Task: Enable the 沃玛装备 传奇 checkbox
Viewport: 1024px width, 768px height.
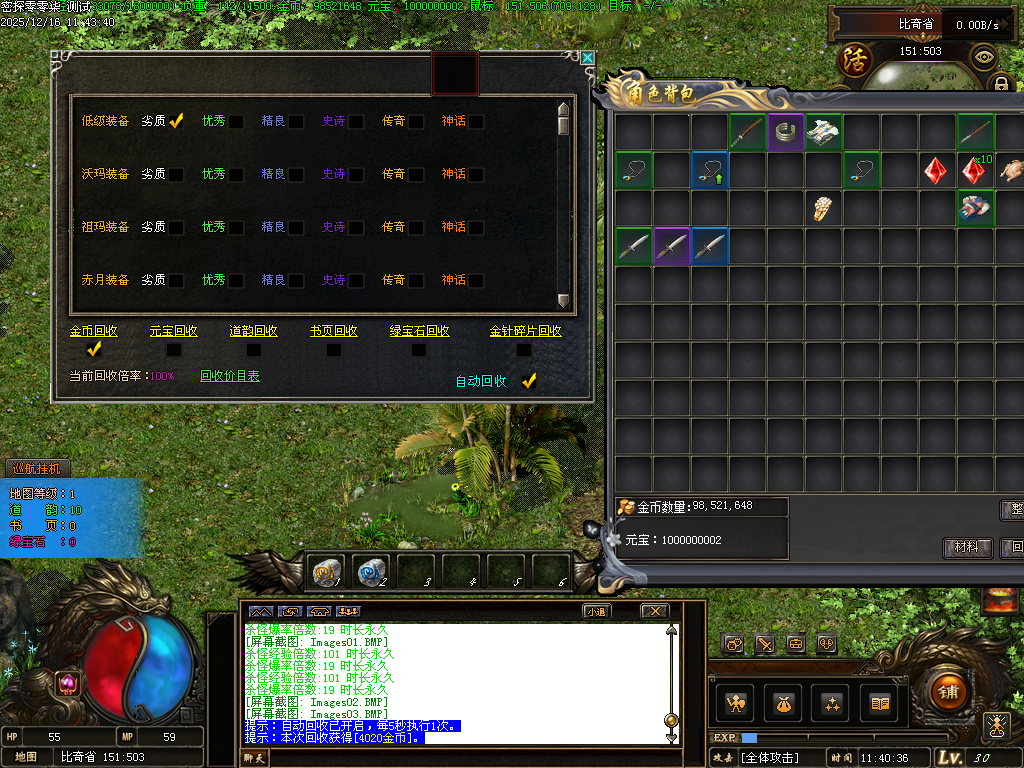Action: [x=416, y=175]
